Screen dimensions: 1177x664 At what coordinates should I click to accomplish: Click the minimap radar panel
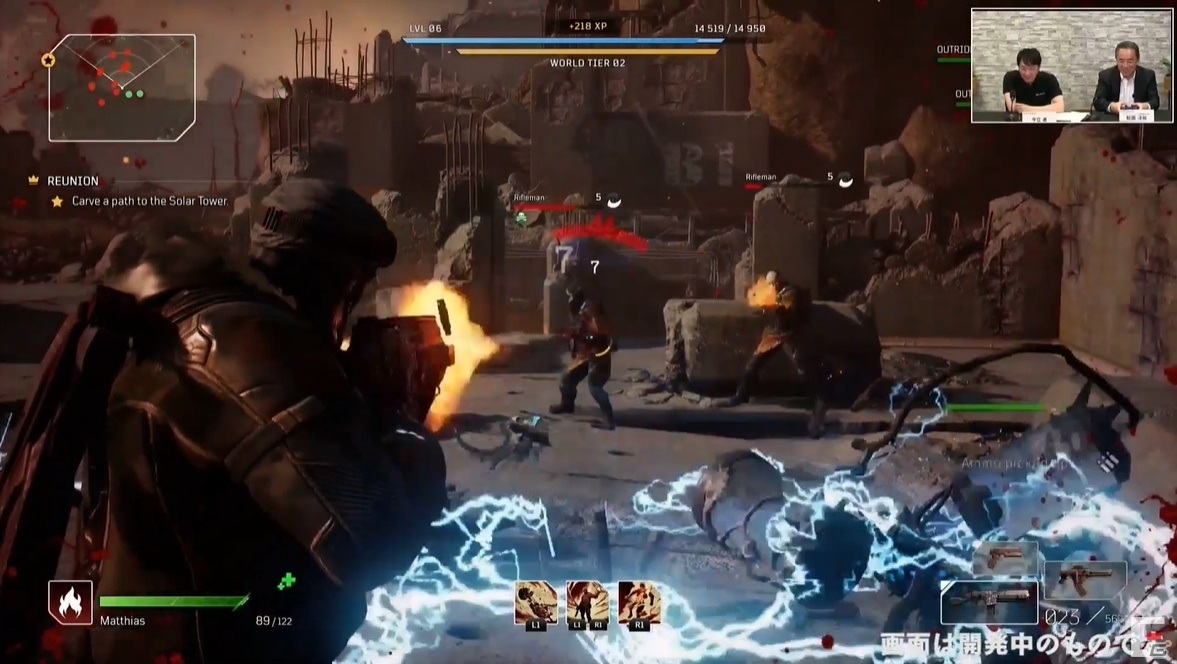[x=121, y=87]
